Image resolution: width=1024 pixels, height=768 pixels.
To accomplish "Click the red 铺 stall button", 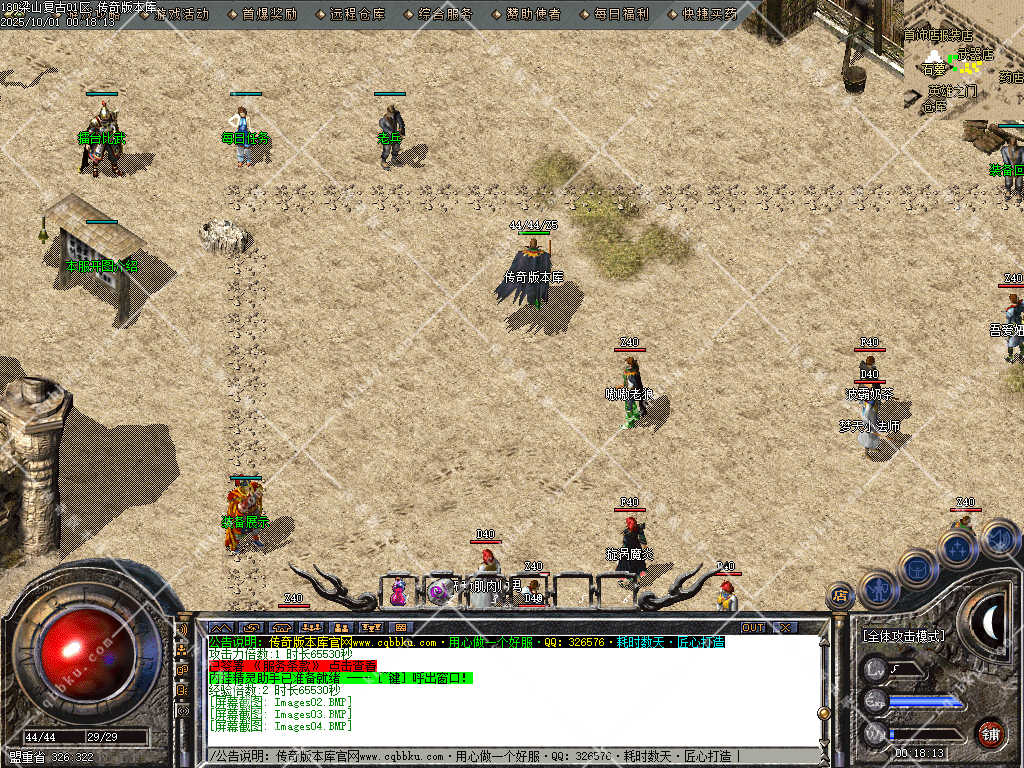I will 990,733.
